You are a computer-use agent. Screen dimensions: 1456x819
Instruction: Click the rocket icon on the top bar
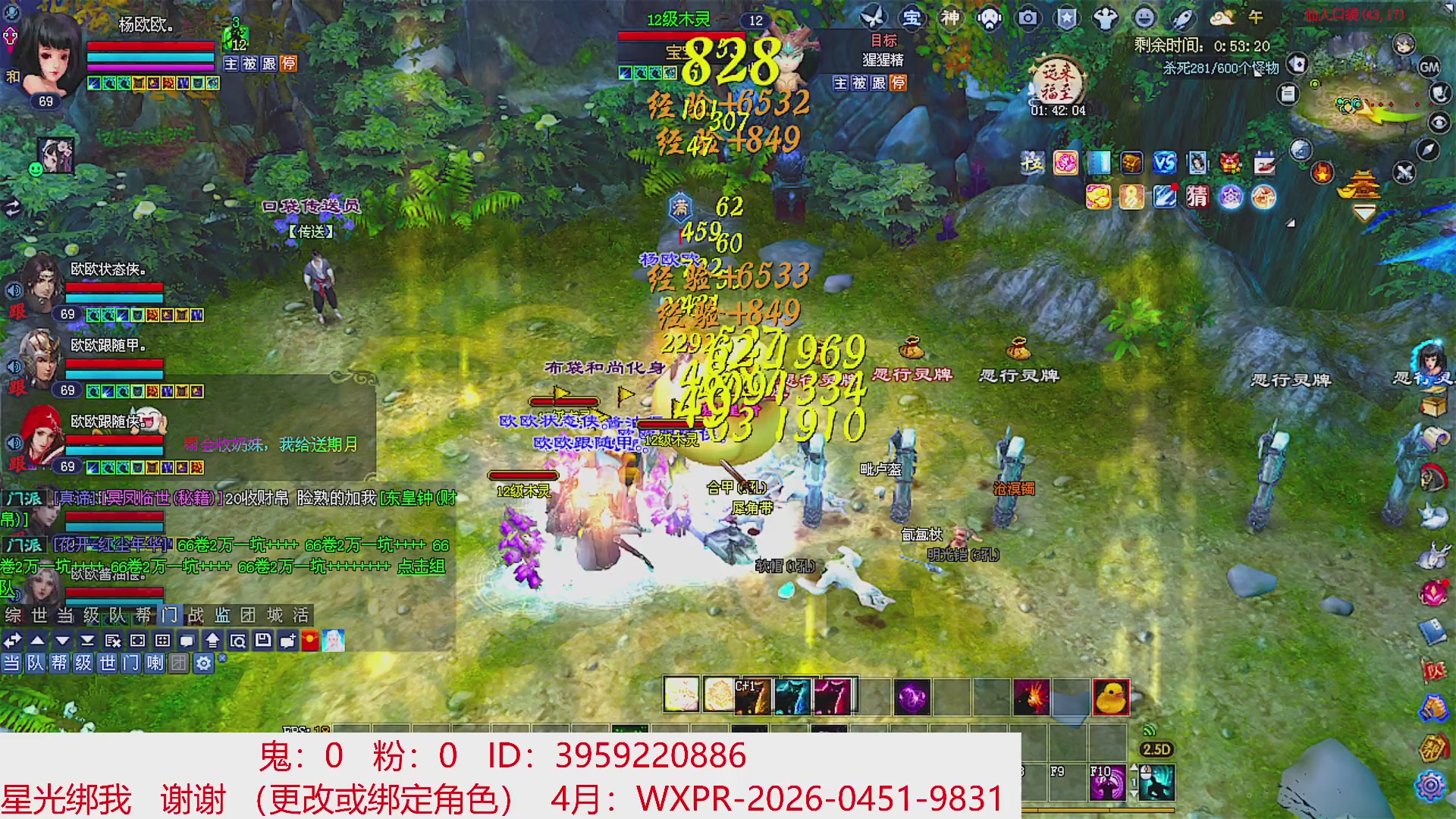pyautogui.click(x=1181, y=18)
